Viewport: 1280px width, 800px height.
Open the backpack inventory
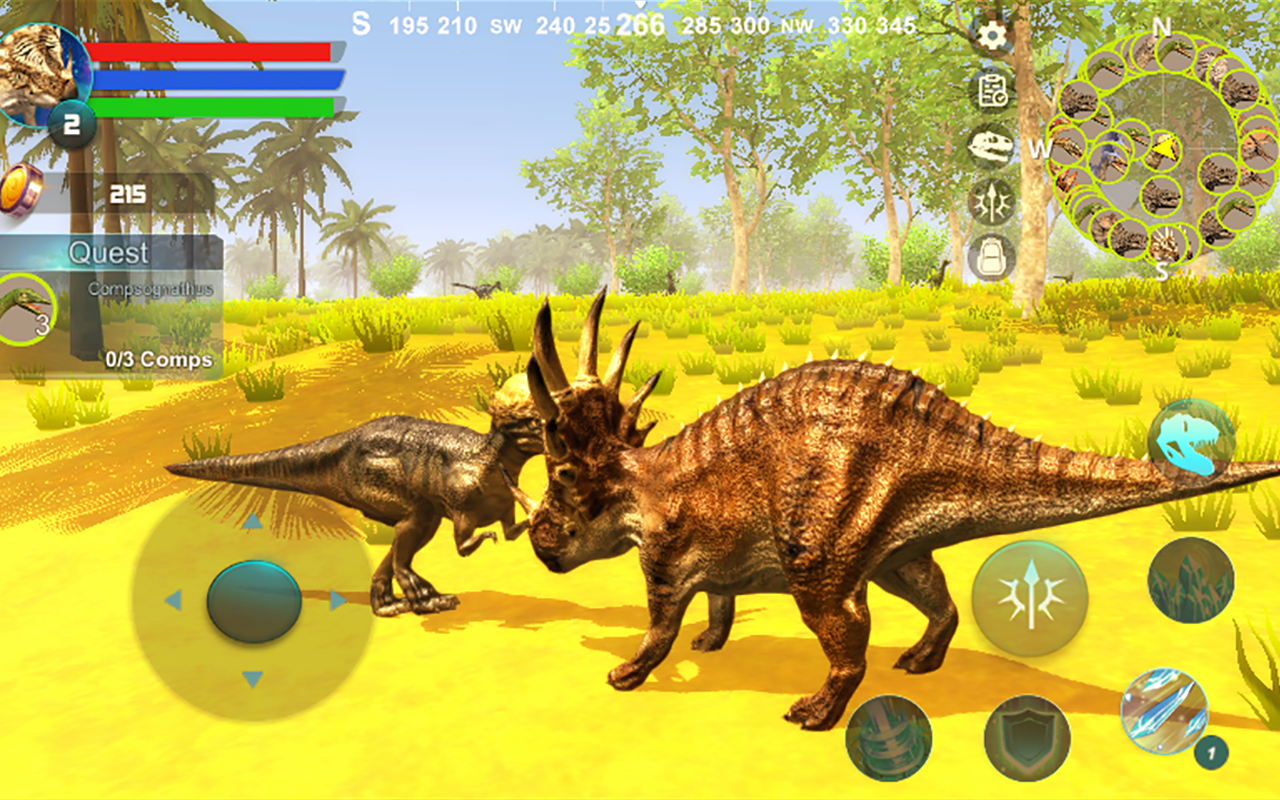(990, 258)
